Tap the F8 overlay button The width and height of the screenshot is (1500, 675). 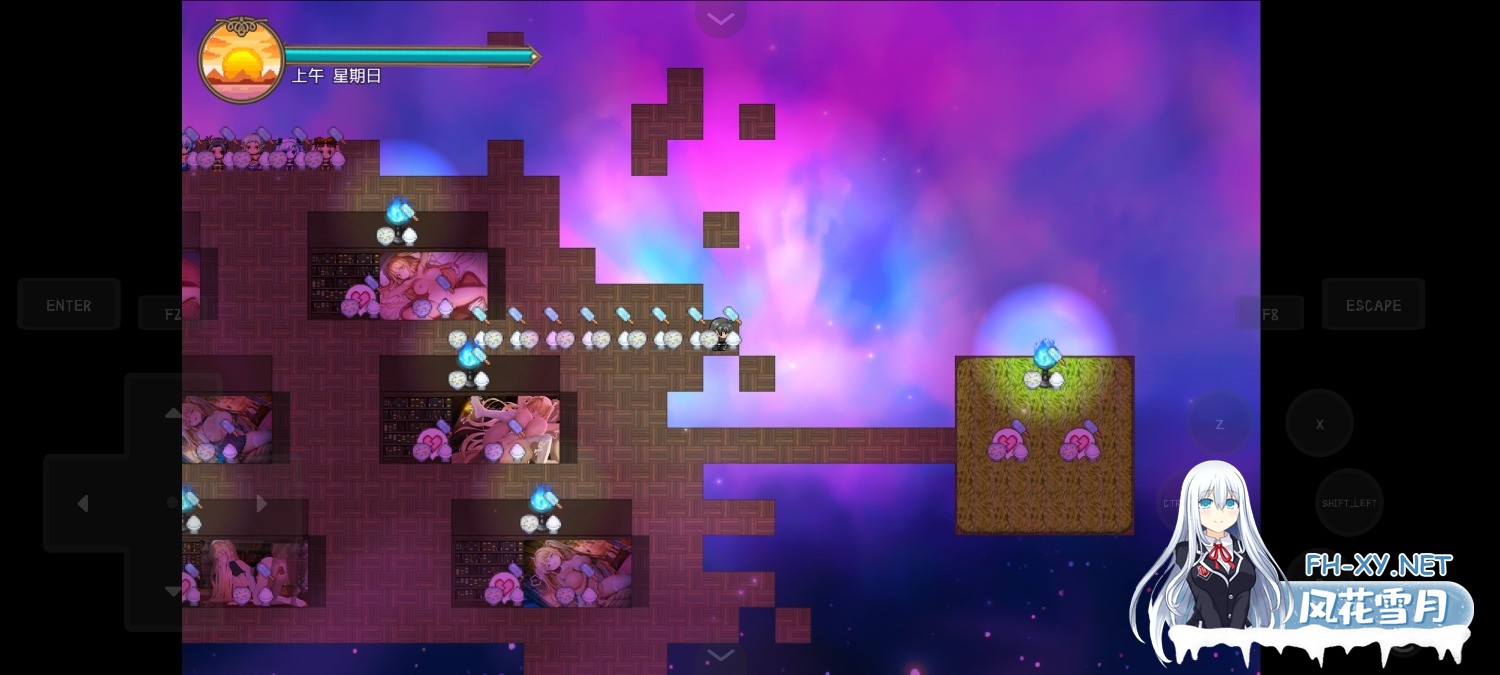(1269, 314)
